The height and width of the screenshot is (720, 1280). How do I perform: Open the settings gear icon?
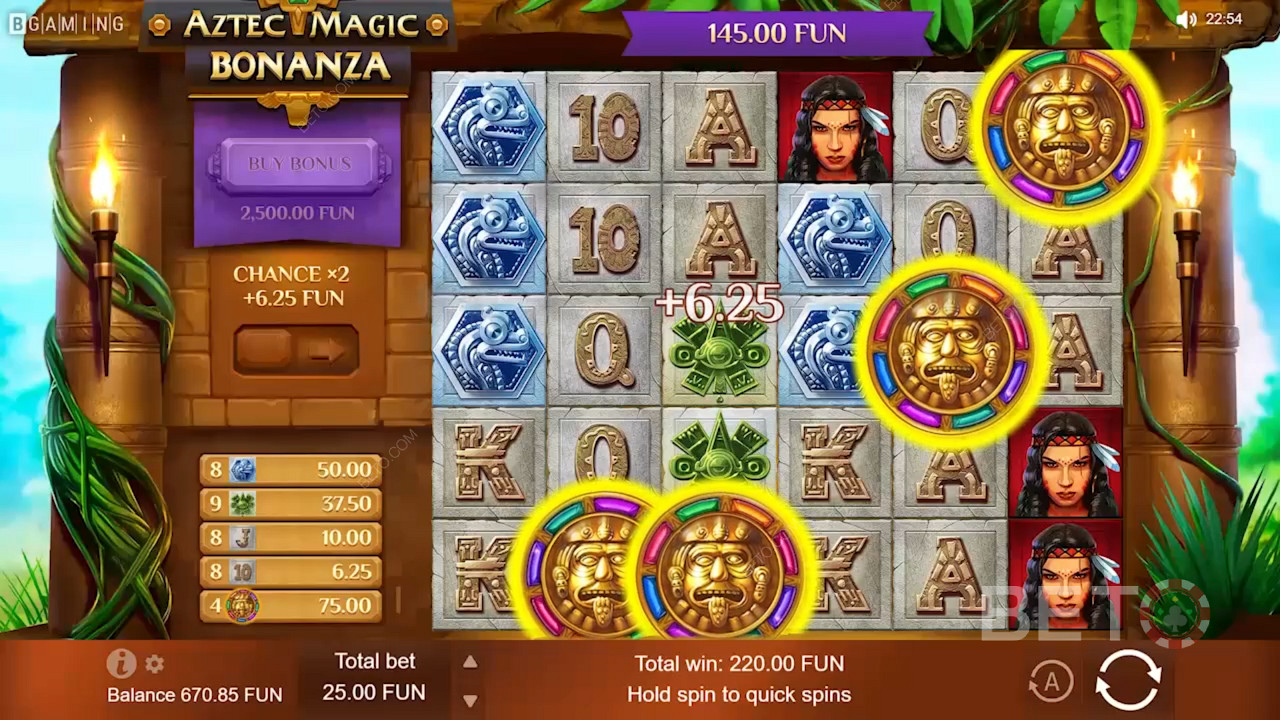pyautogui.click(x=154, y=663)
